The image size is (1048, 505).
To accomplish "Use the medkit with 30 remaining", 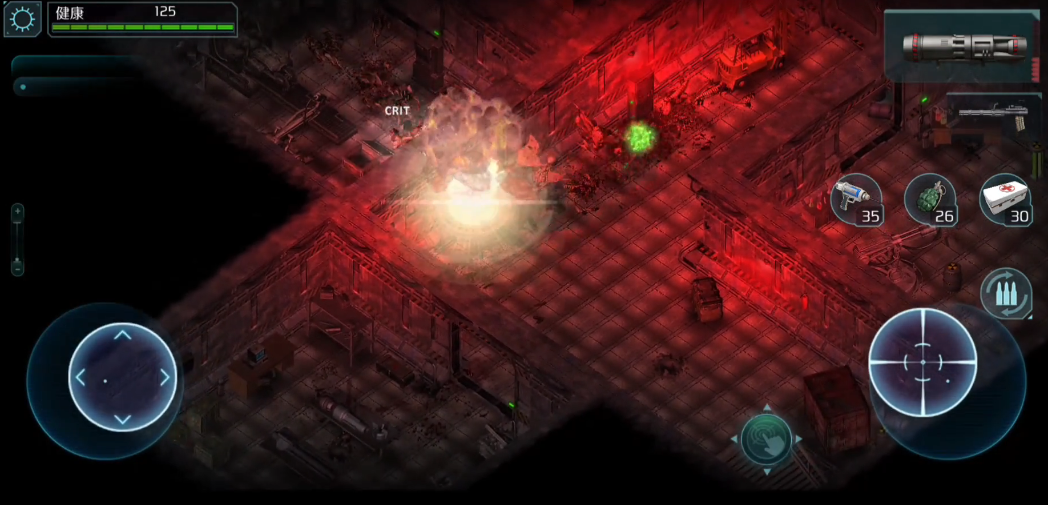I will [1005, 199].
